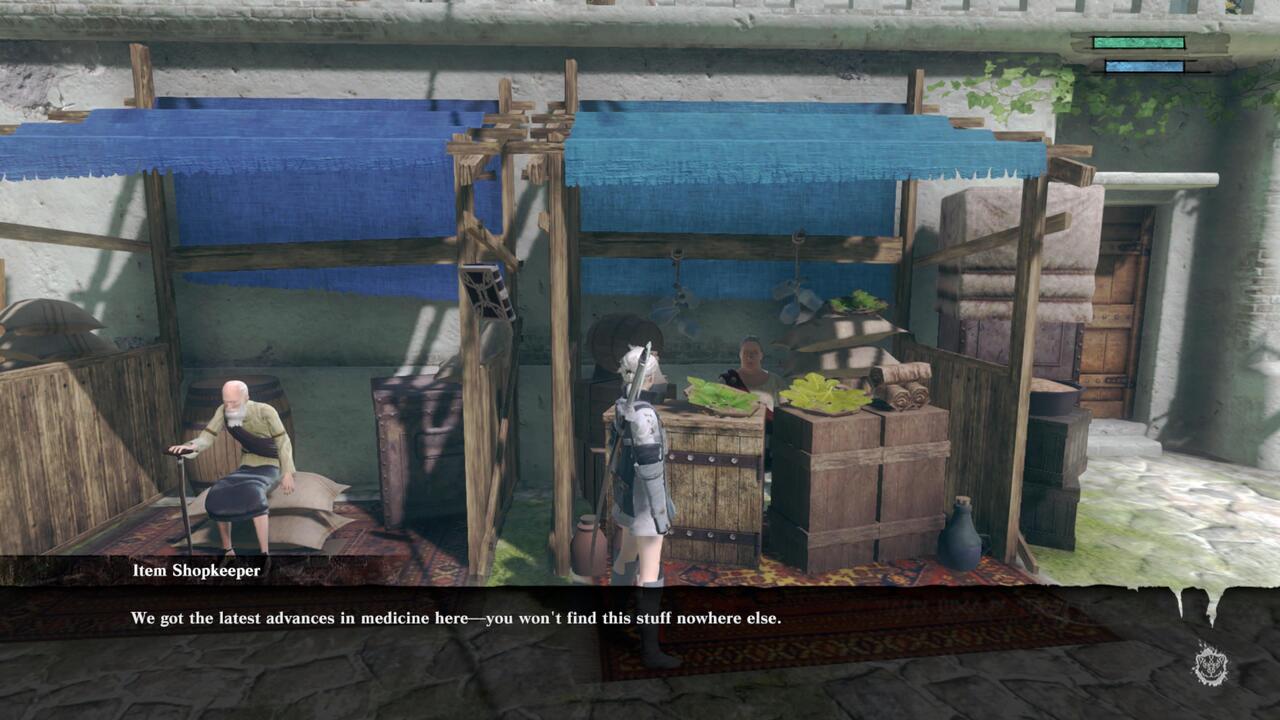Image resolution: width=1280 pixels, height=720 pixels.
Task: Toggle the green health bar display
Action: tap(1140, 44)
